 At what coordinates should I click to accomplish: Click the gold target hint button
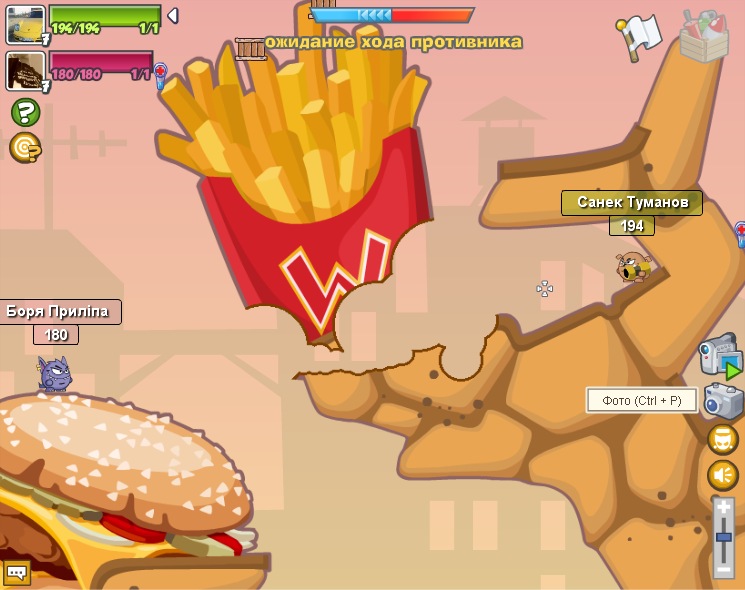point(25,147)
